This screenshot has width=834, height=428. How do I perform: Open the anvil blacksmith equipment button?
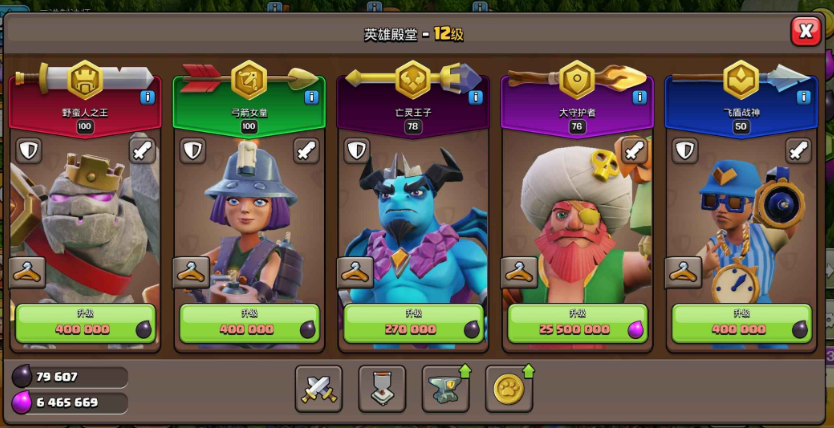pos(445,389)
